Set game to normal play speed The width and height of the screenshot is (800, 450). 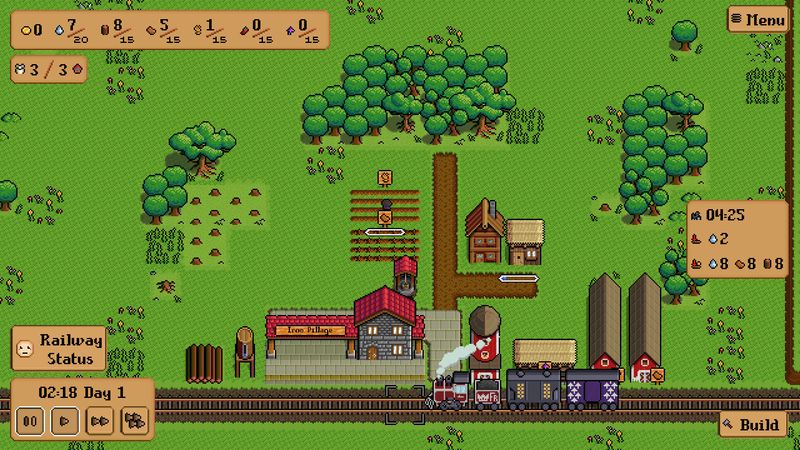[x=64, y=421]
